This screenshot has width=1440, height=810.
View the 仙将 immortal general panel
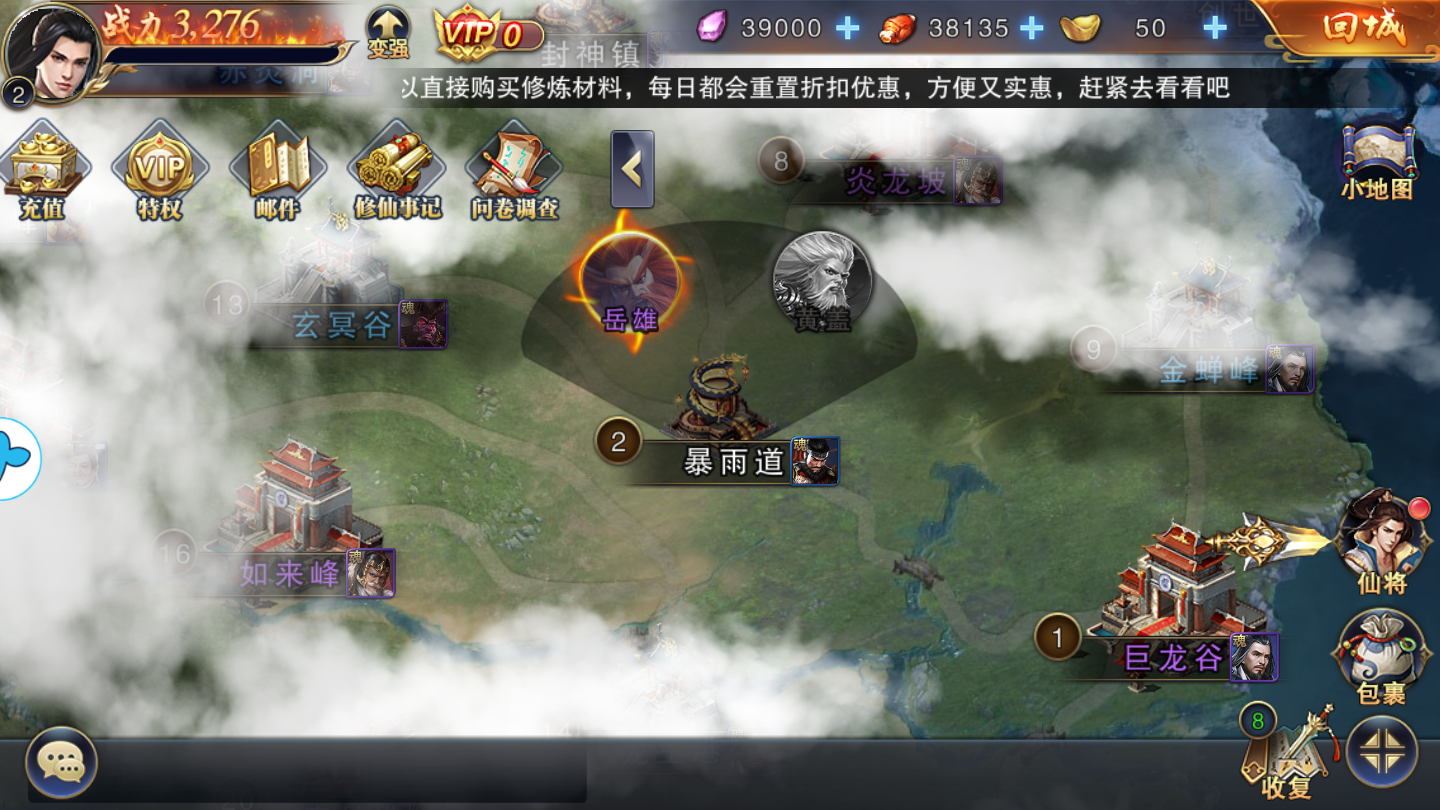coord(1380,545)
